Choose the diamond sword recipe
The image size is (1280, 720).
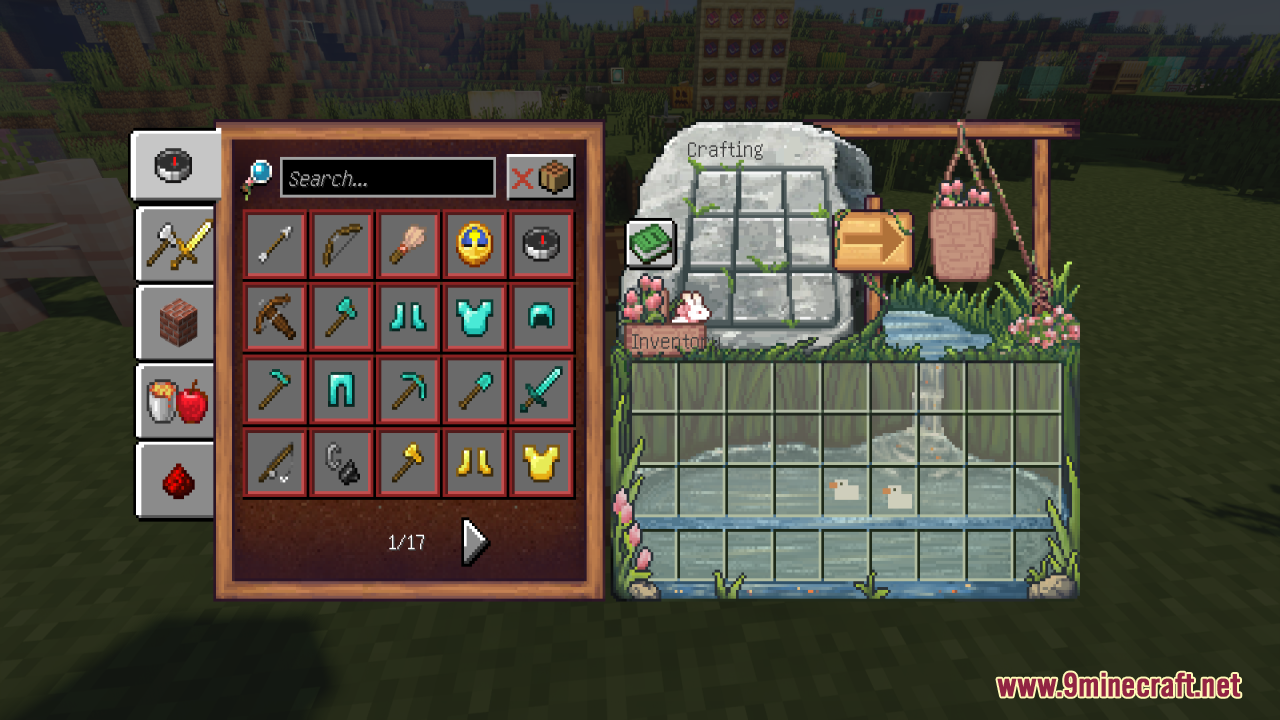click(541, 390)
